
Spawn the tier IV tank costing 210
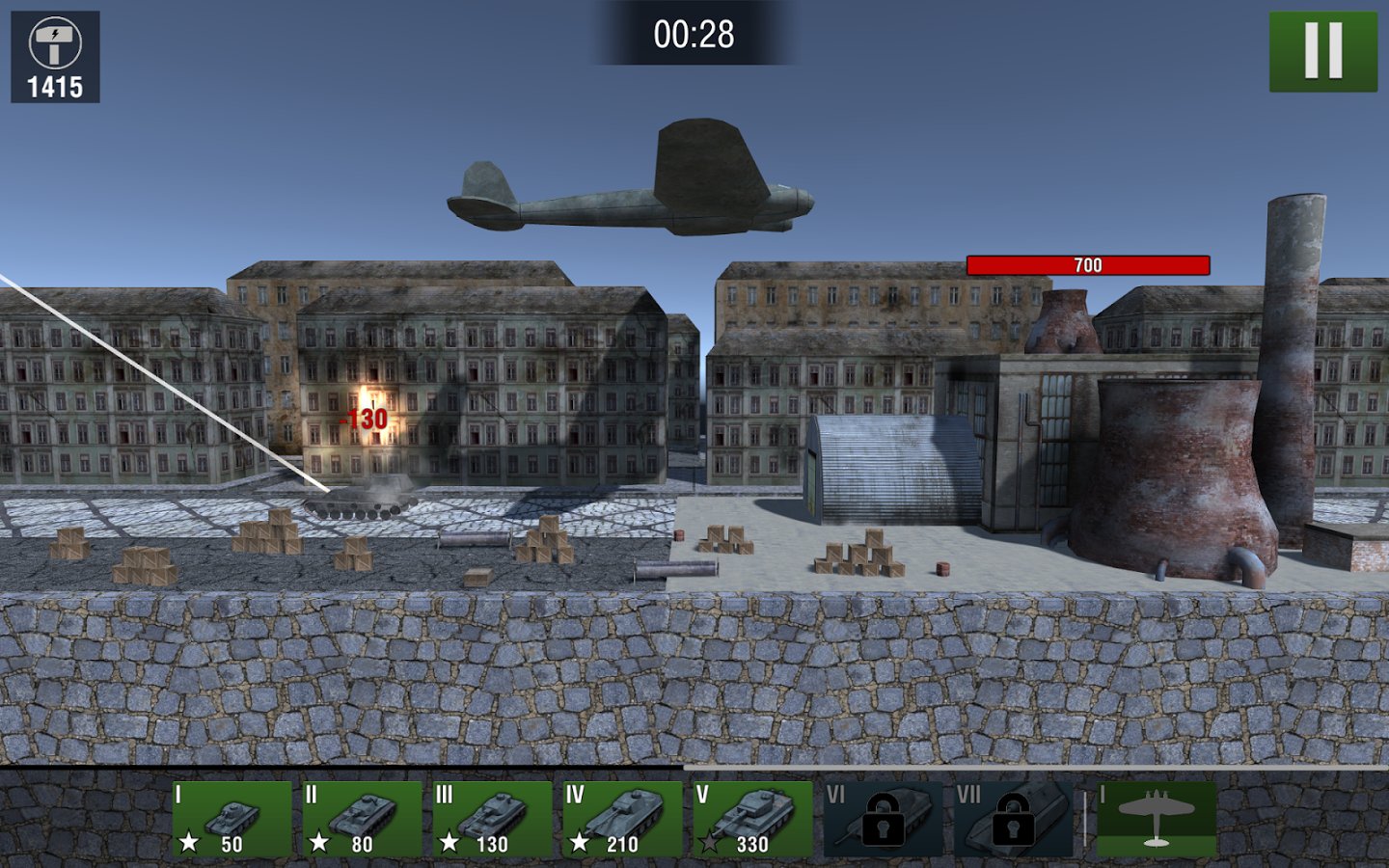[x=622, y=819]
